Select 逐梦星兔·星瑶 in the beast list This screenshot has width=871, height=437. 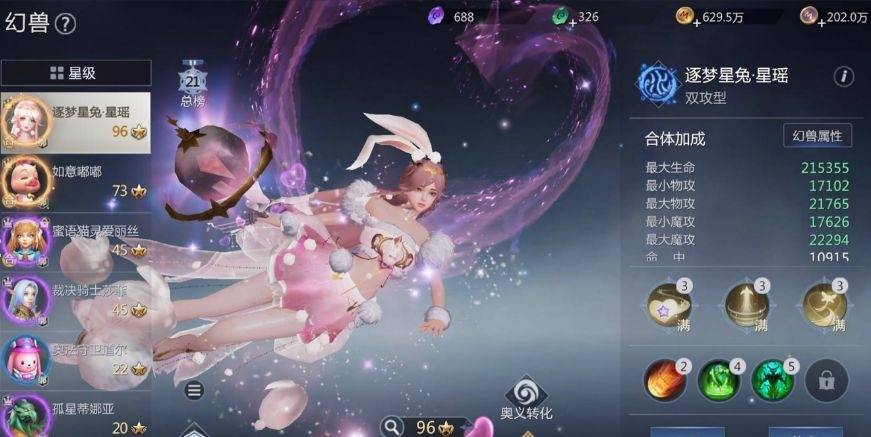click(x=76, y=121)
